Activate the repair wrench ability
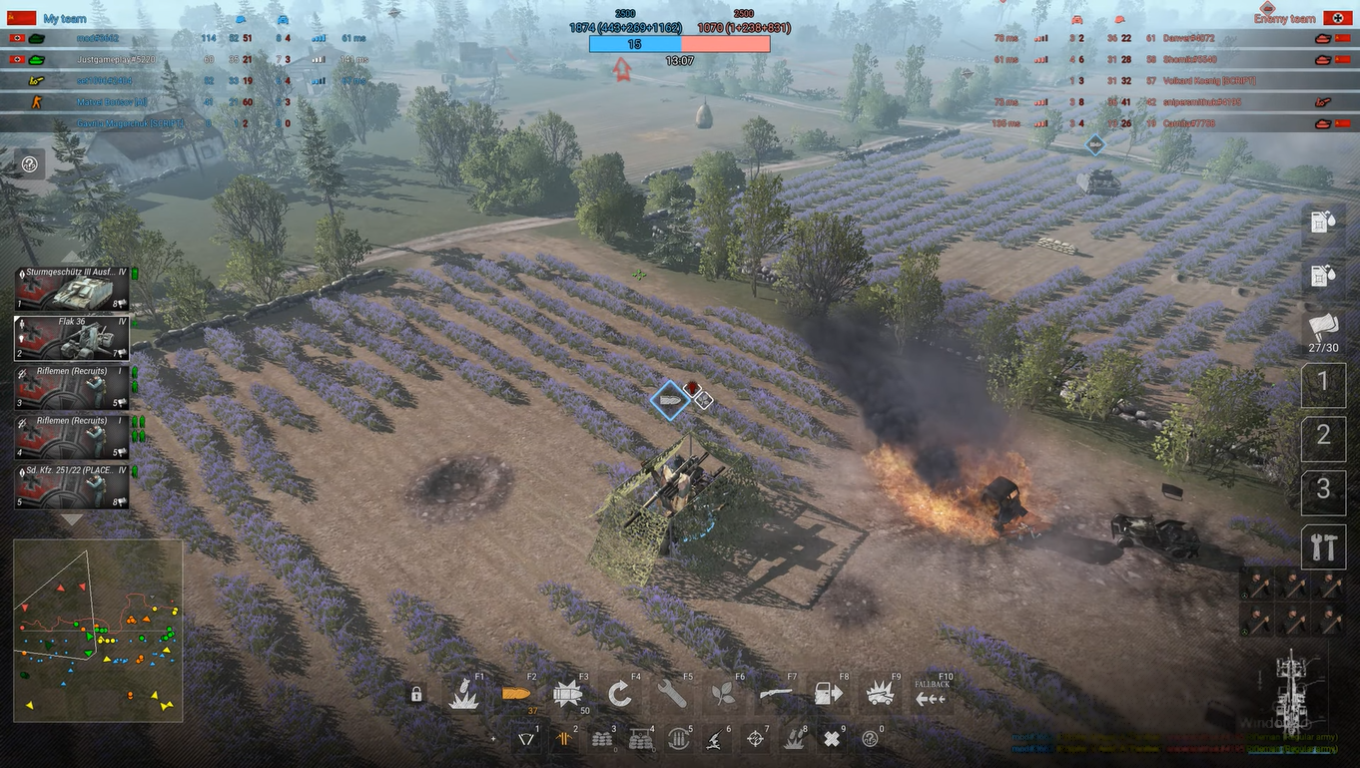This screenshot has height=768, width=1360. pos(672,692)
